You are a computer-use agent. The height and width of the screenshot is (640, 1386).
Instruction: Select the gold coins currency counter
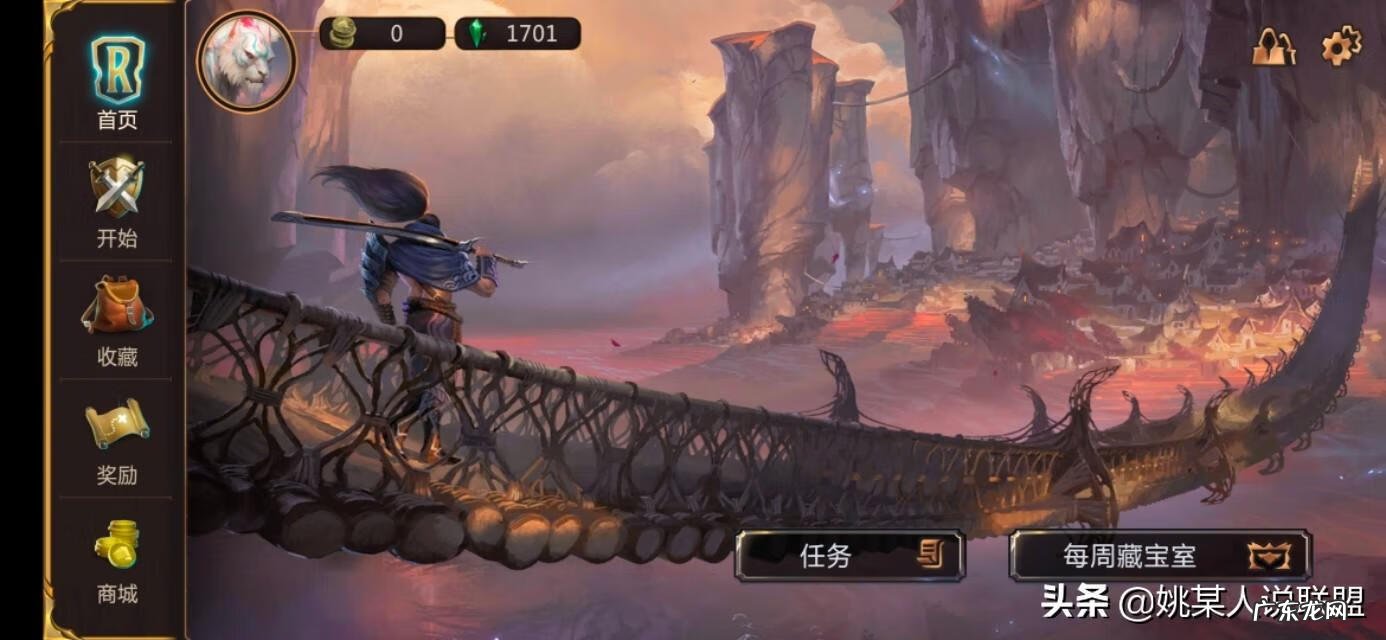click(x=383, y=33)
